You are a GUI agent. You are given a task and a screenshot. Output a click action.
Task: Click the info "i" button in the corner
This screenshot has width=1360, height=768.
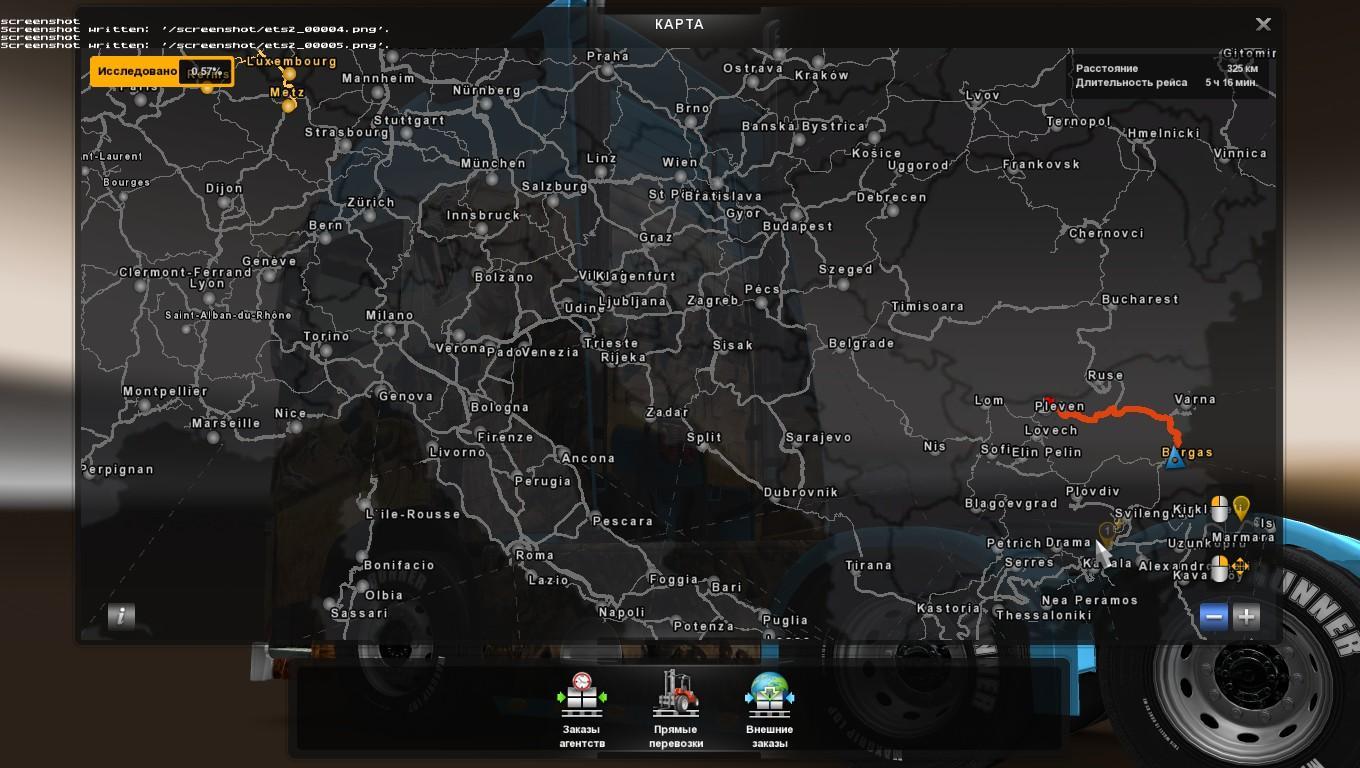120,617
